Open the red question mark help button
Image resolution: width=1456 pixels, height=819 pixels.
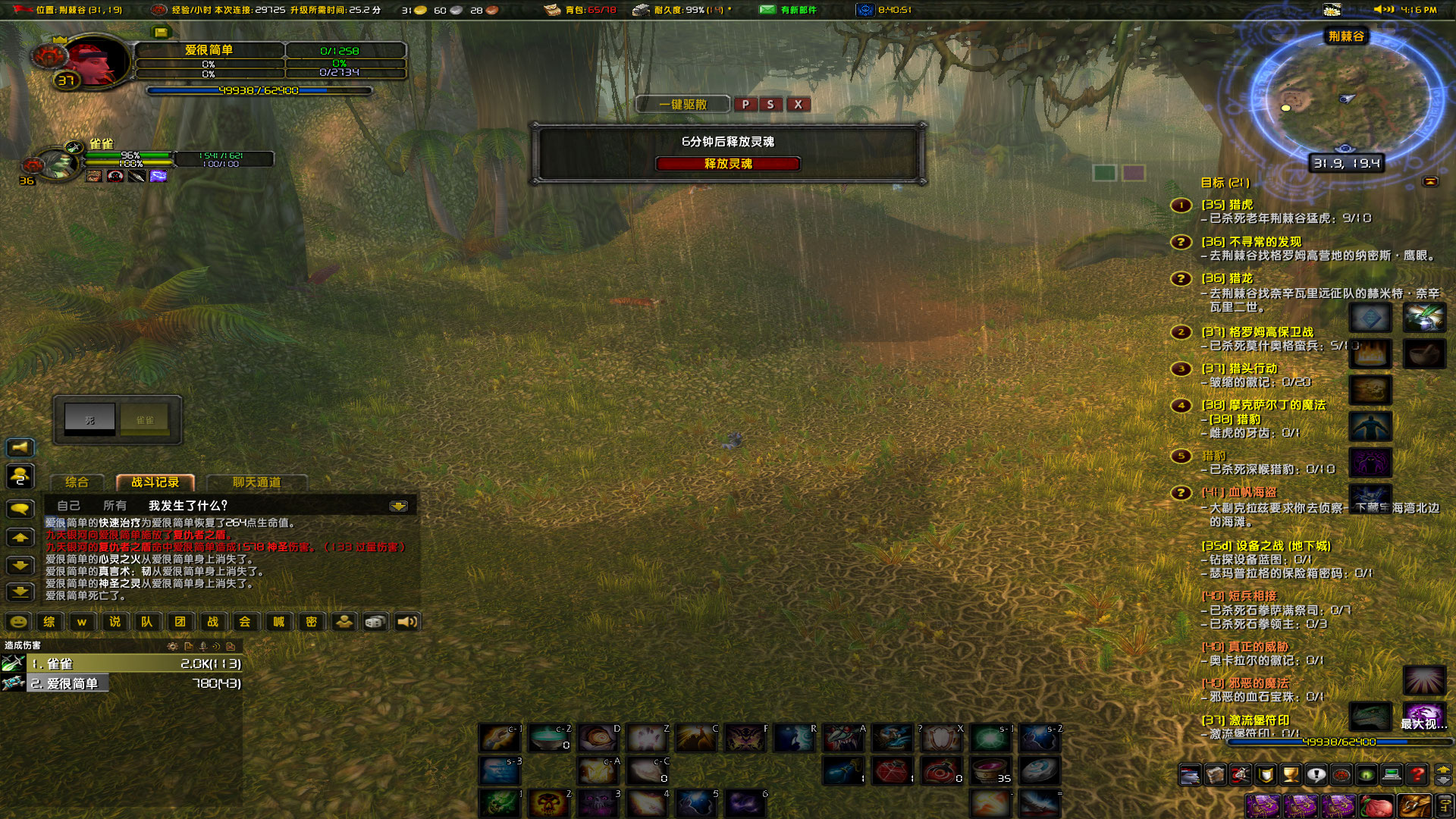click(x=1416, y=774)
